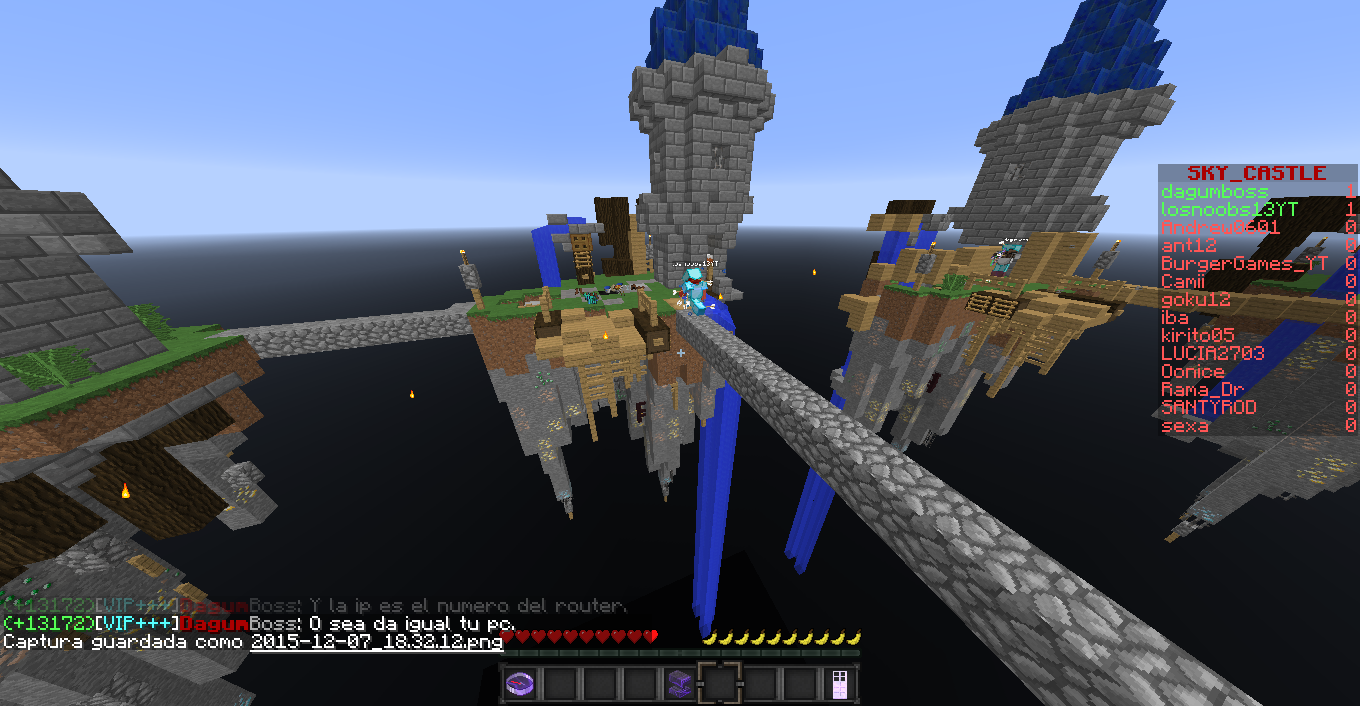This screenshot has height=706, width=1360.
Task: Click dagumboss in the SKY_CASTLE scoreboard
Action: tap(1214, 191)
